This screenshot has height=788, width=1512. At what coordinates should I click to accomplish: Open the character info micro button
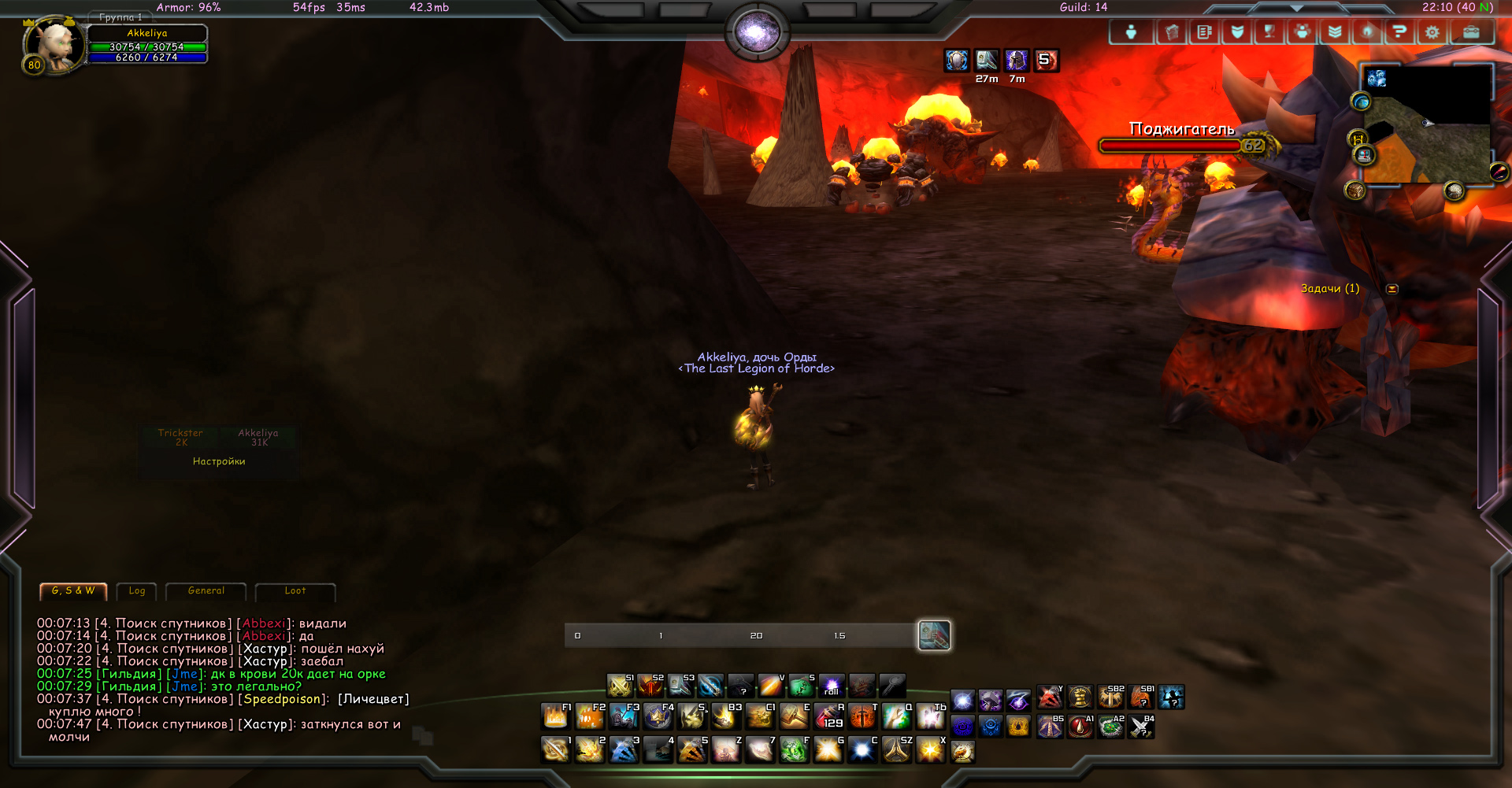tap(1131, 32)
